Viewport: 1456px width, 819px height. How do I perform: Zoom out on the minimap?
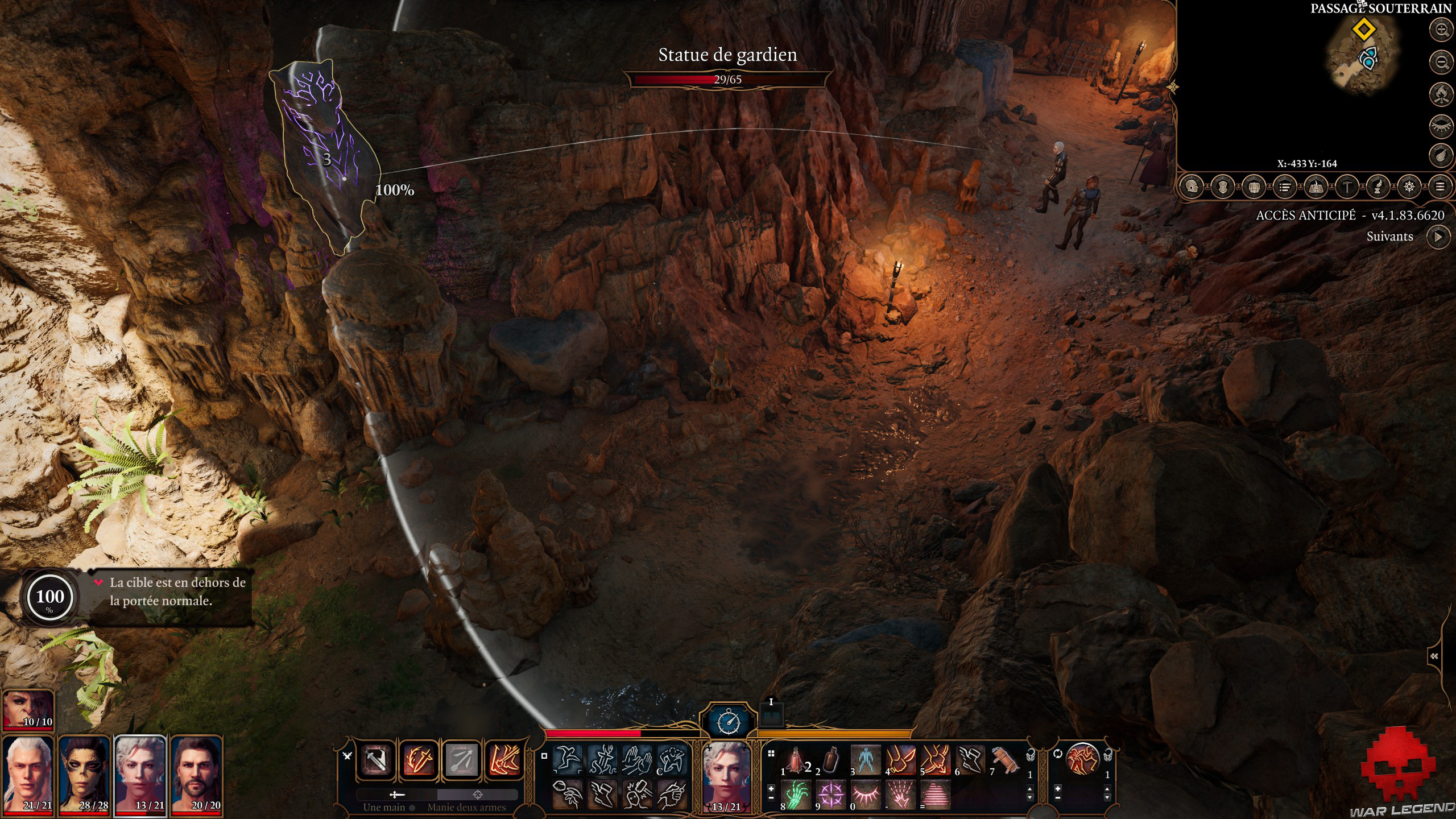1442,61
